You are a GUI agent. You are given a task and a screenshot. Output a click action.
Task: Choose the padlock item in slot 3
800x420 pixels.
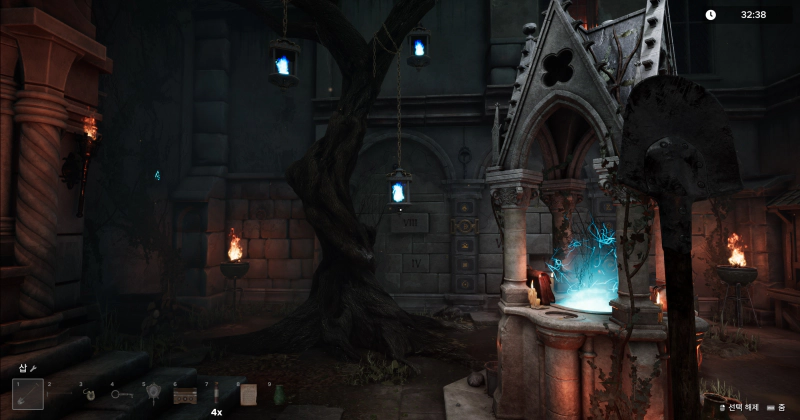tap(90, 394)
